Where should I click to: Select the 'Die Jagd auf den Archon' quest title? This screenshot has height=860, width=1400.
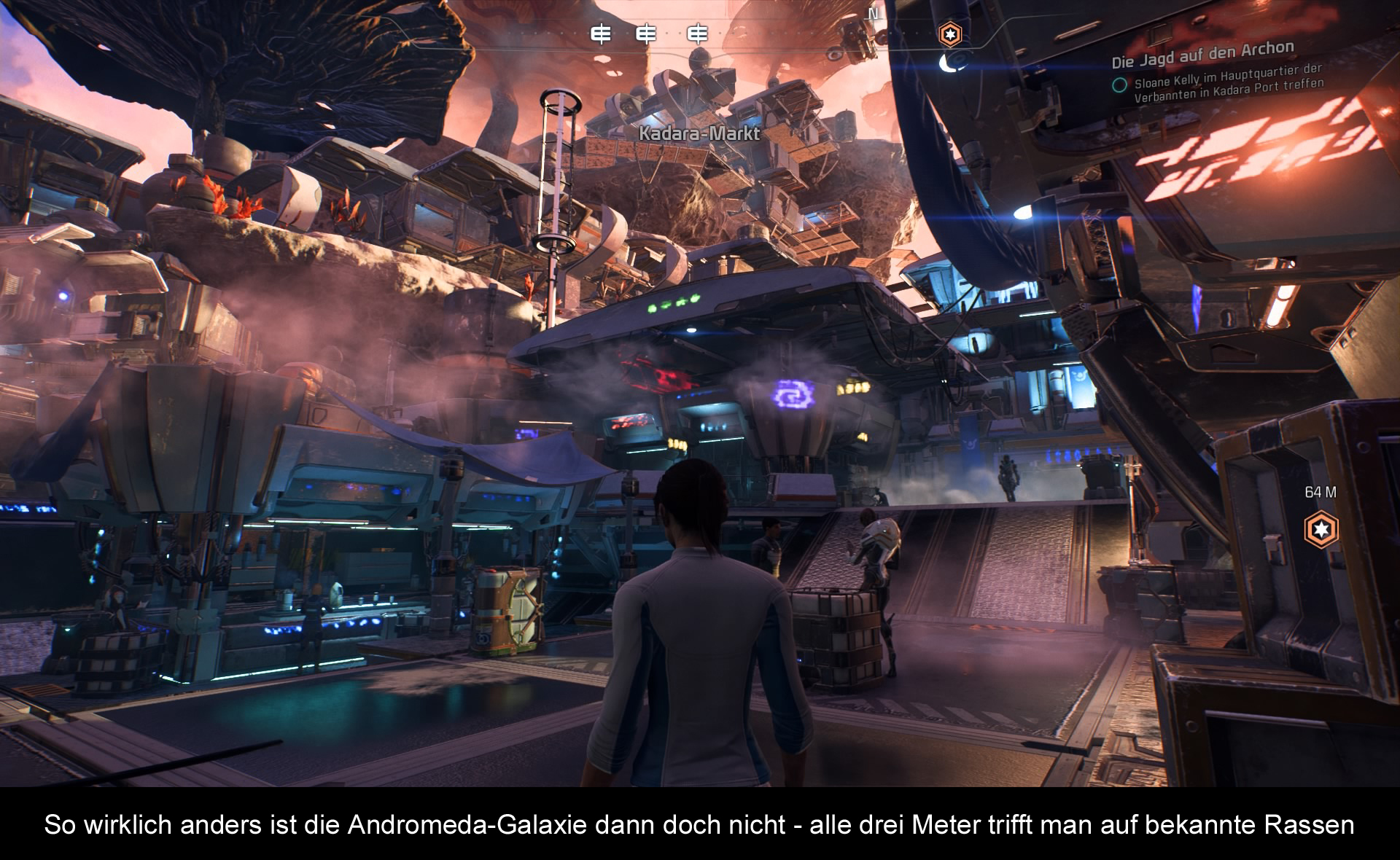coord(1202,54)
